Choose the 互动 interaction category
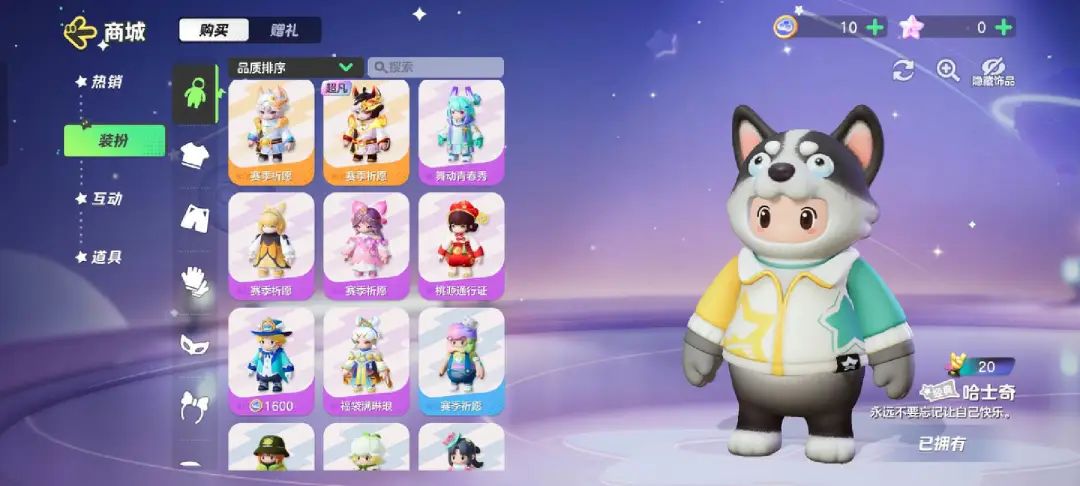 (x=106, y=198)
